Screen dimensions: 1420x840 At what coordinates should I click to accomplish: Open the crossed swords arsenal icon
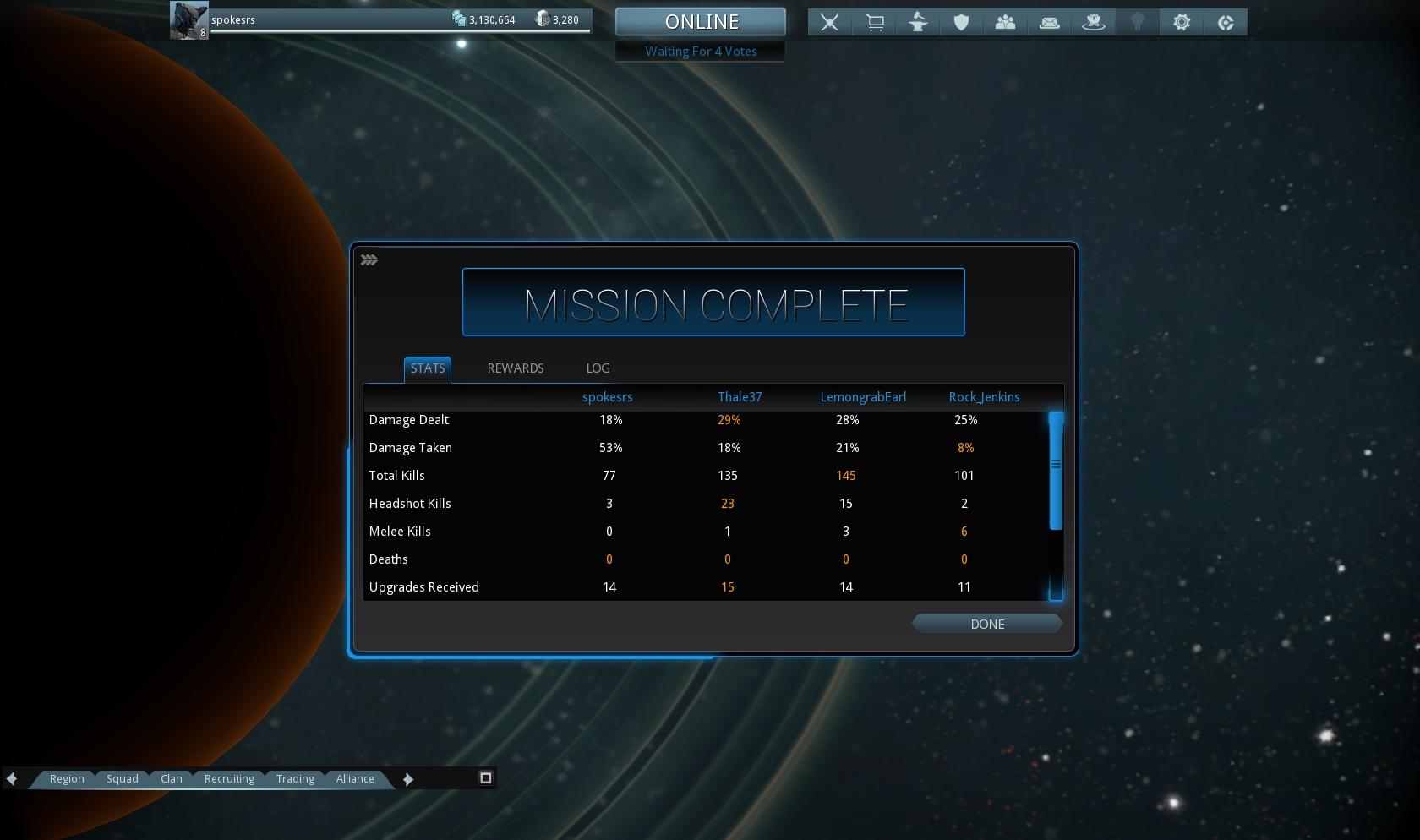[830, 23]
